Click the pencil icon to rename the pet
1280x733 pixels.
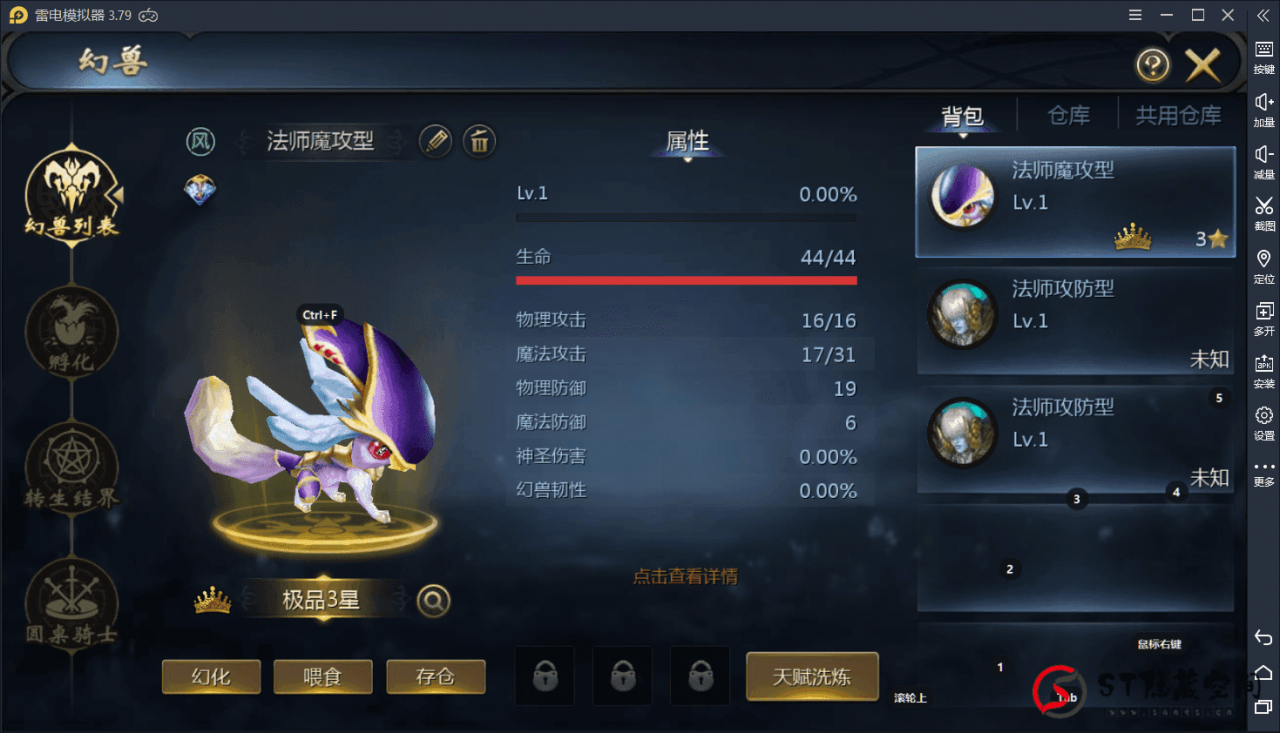coord(435,141)
